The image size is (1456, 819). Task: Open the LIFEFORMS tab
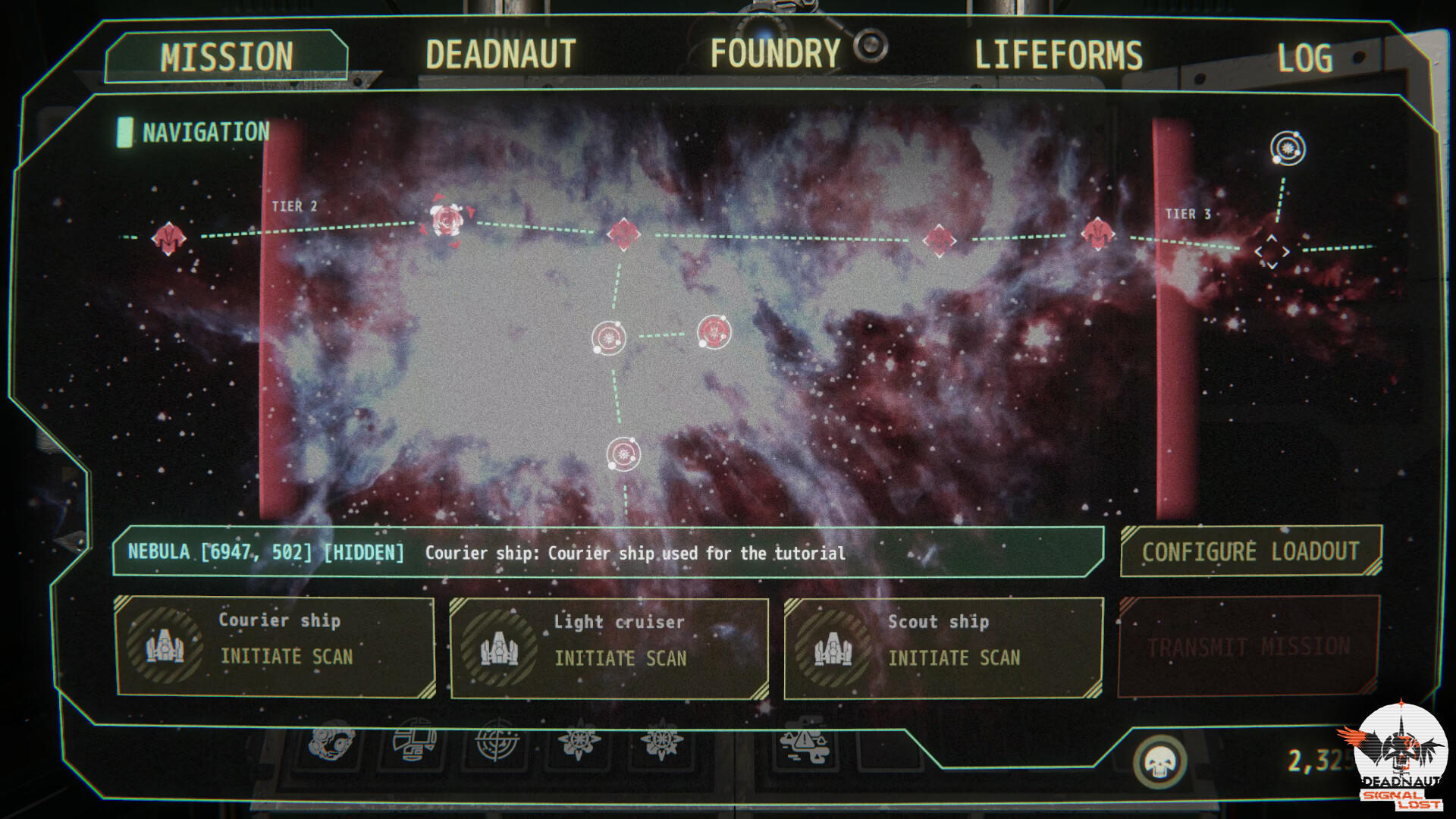(x=1058, y=55)
